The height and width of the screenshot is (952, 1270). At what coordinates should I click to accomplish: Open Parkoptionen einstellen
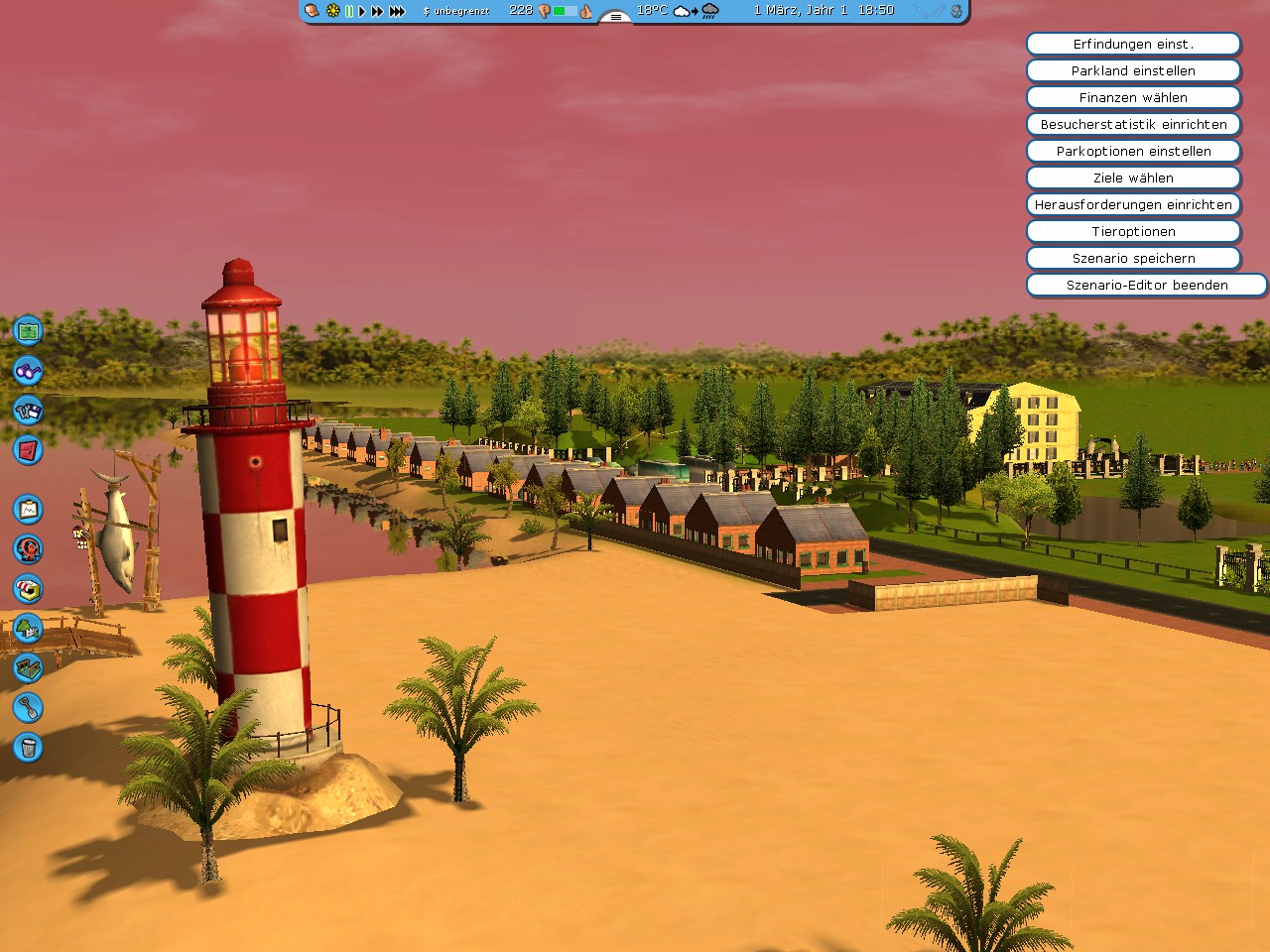1133,151
